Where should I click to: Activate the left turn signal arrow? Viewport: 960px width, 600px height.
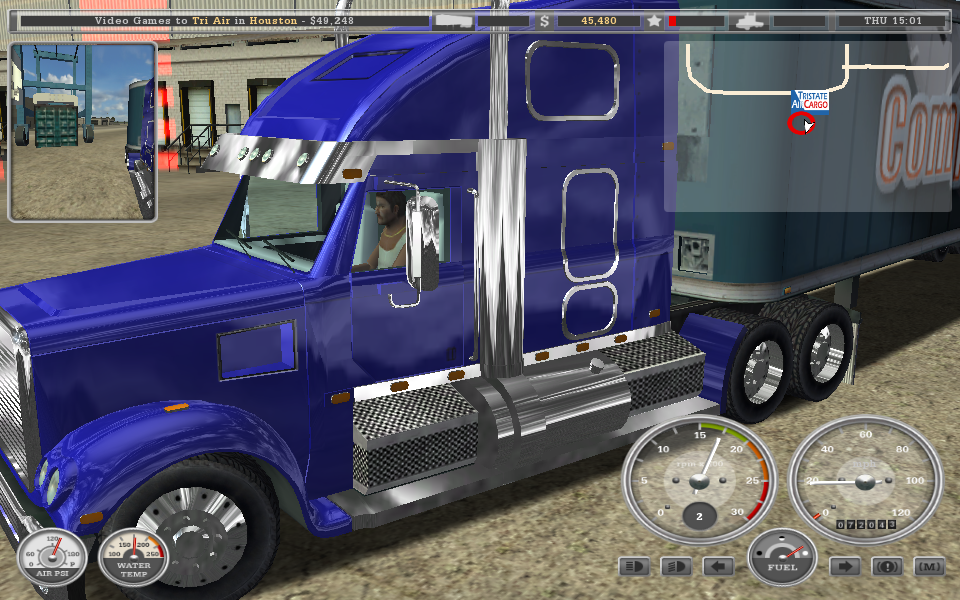[718, 567]
